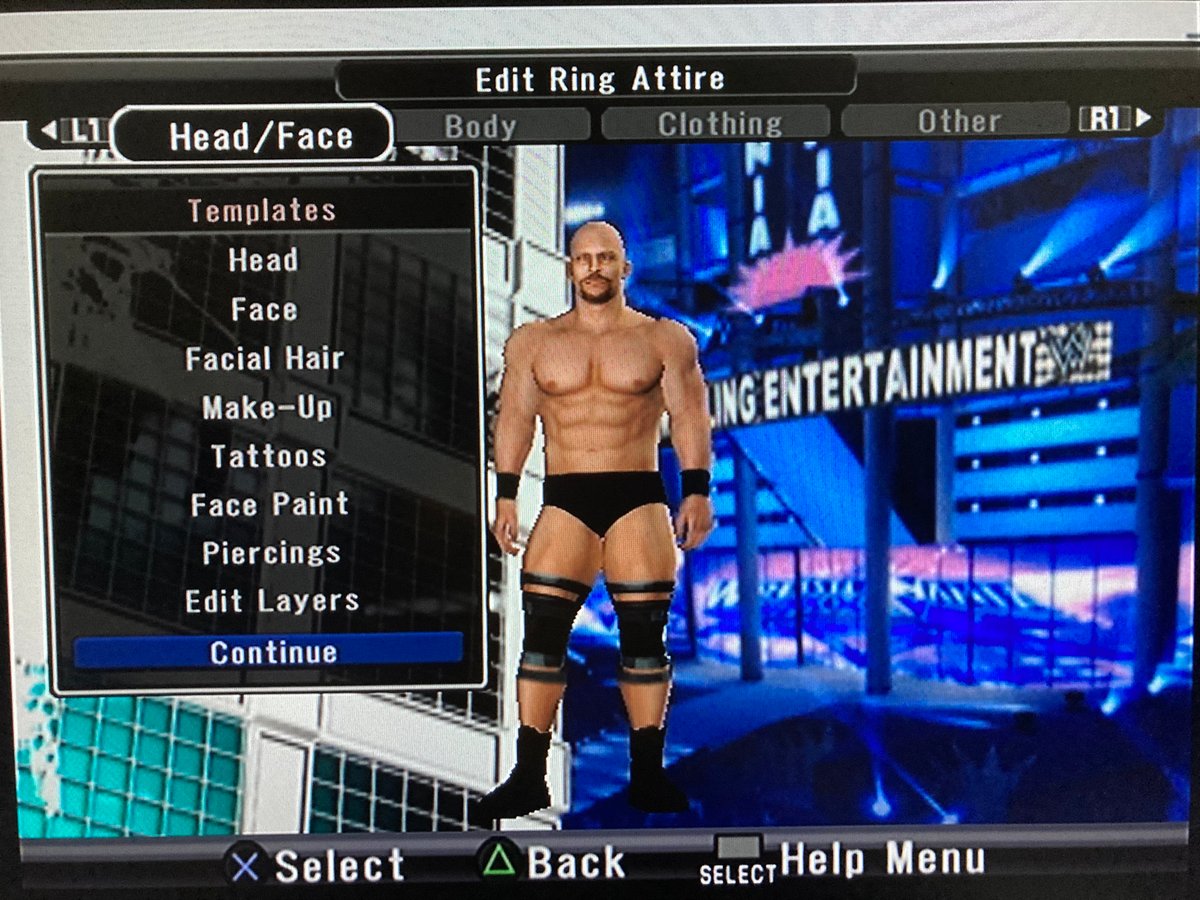Choose the Face menu entry

pyautogui.click(x=264, y=310)
